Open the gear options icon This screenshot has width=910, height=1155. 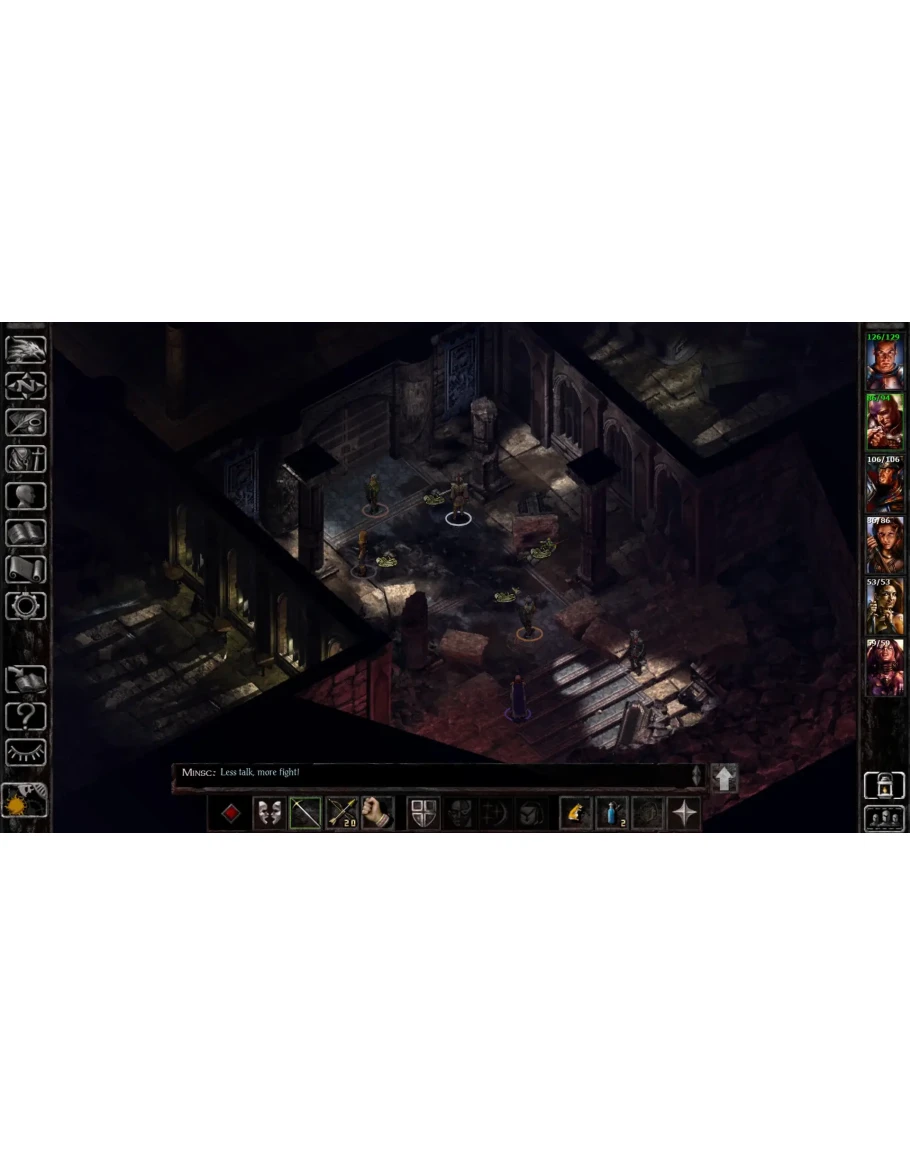tap(25, 605)
